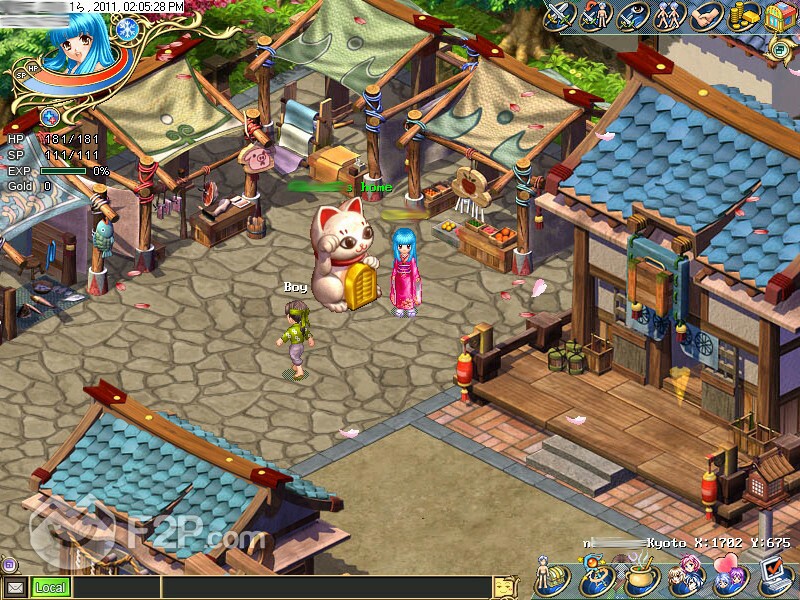Open the mail envelope icon
Image resolution: width=800 pixels, height=600 pixels.
click(x=15, y=587)
